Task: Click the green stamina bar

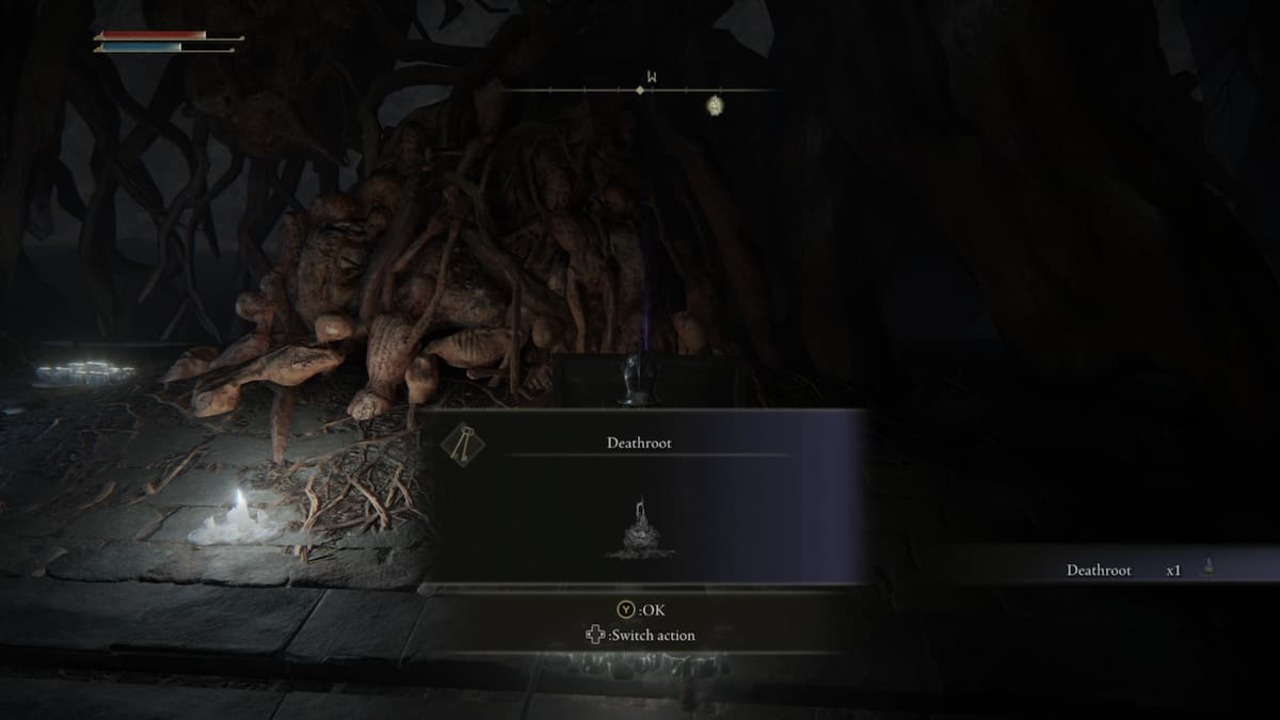Action: [140, 55]
